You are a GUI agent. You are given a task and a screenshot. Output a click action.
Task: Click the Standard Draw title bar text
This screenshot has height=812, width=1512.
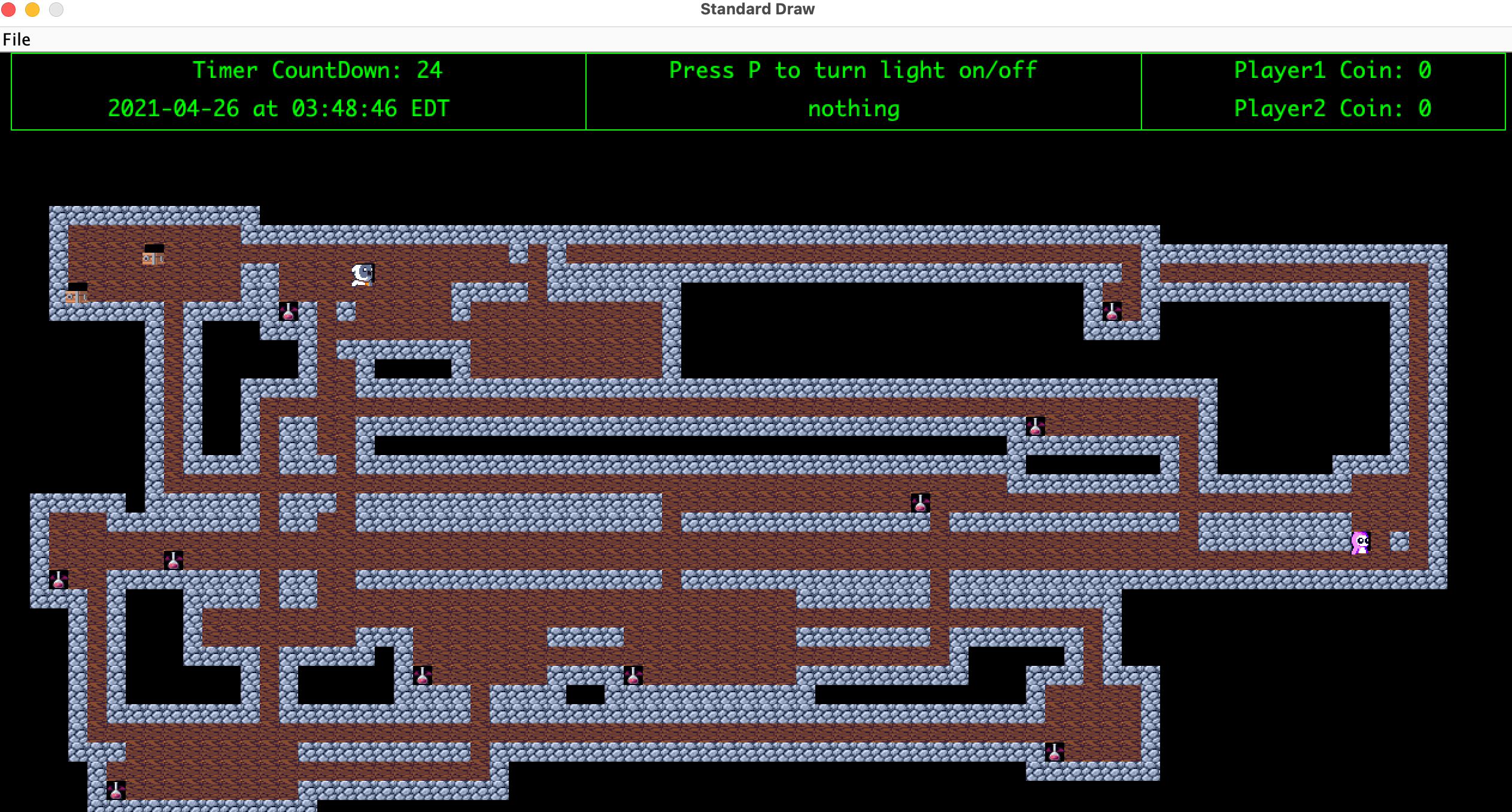[757, 8]
